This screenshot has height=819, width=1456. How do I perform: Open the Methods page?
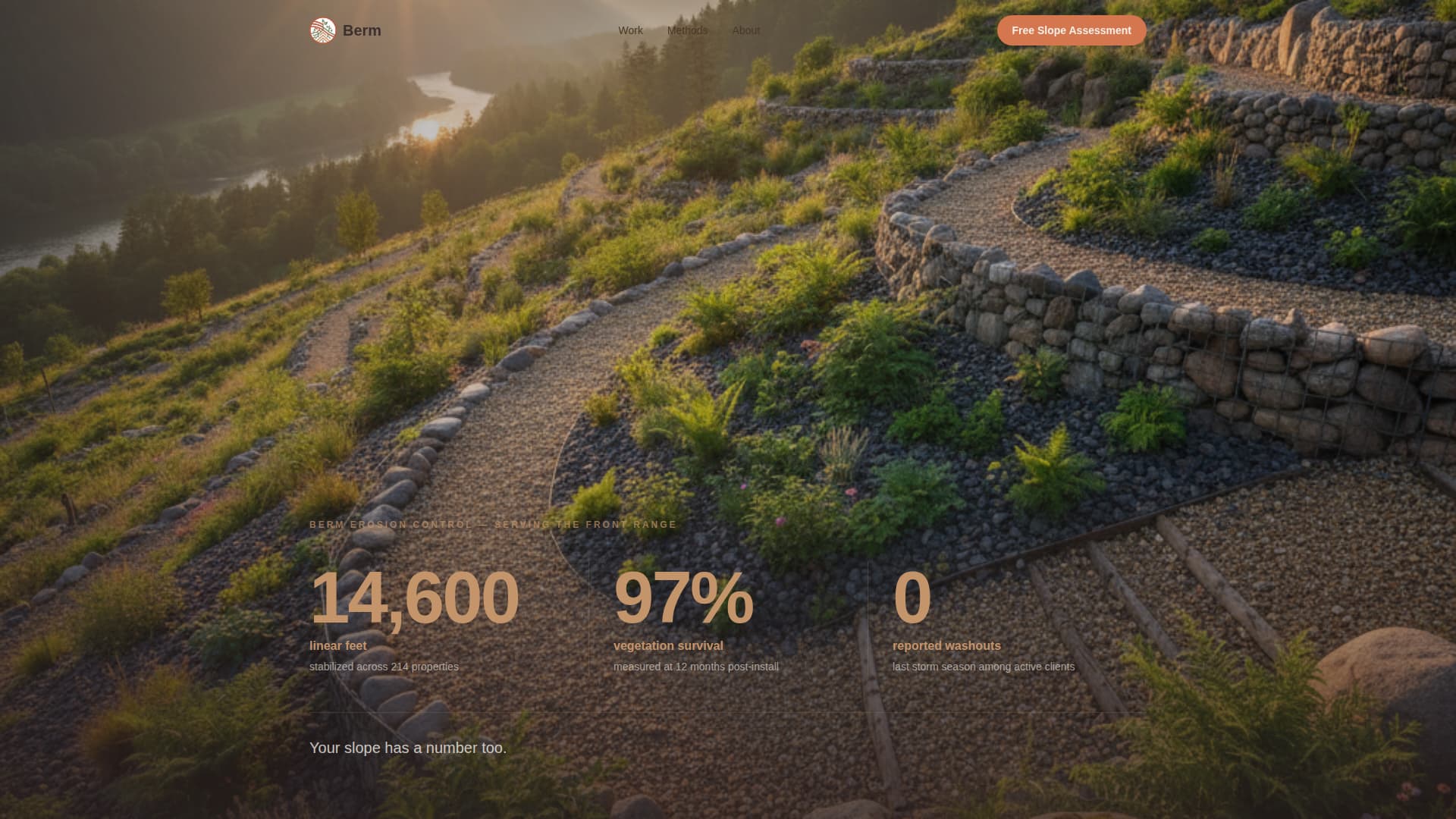coord(686,30)
